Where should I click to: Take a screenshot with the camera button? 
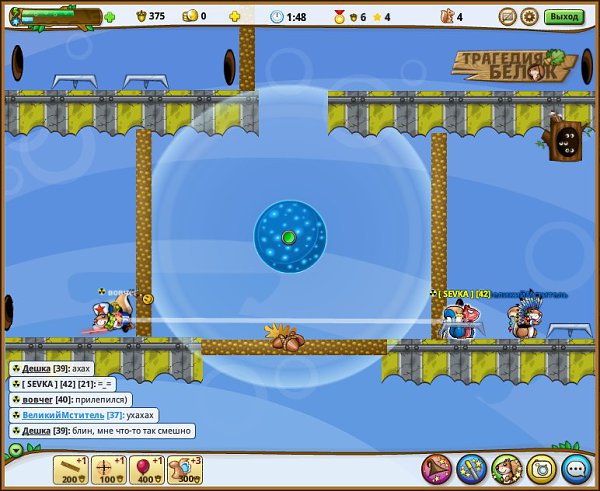[540, 468]
